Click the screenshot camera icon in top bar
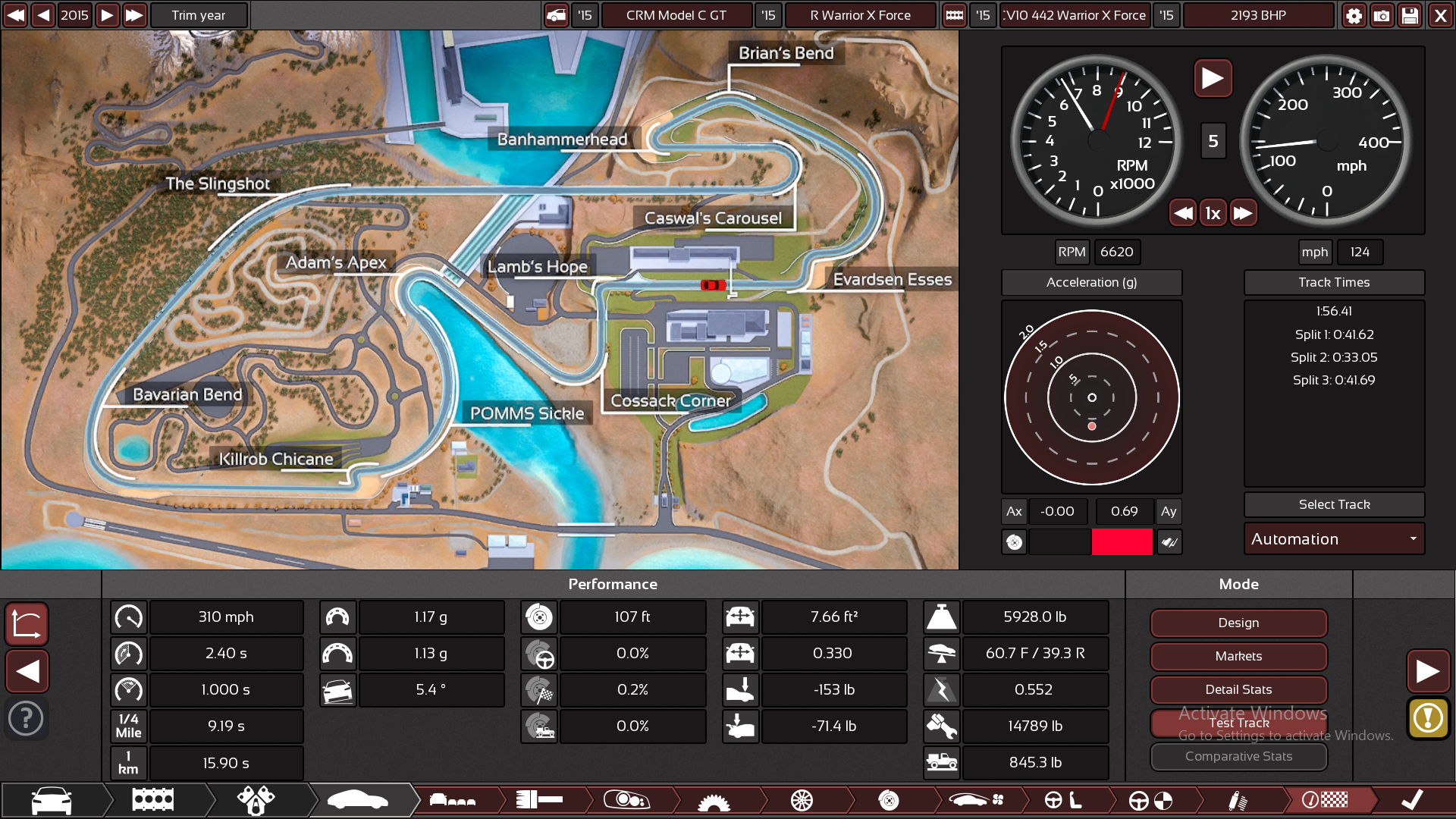 [x=1382, y=15]
